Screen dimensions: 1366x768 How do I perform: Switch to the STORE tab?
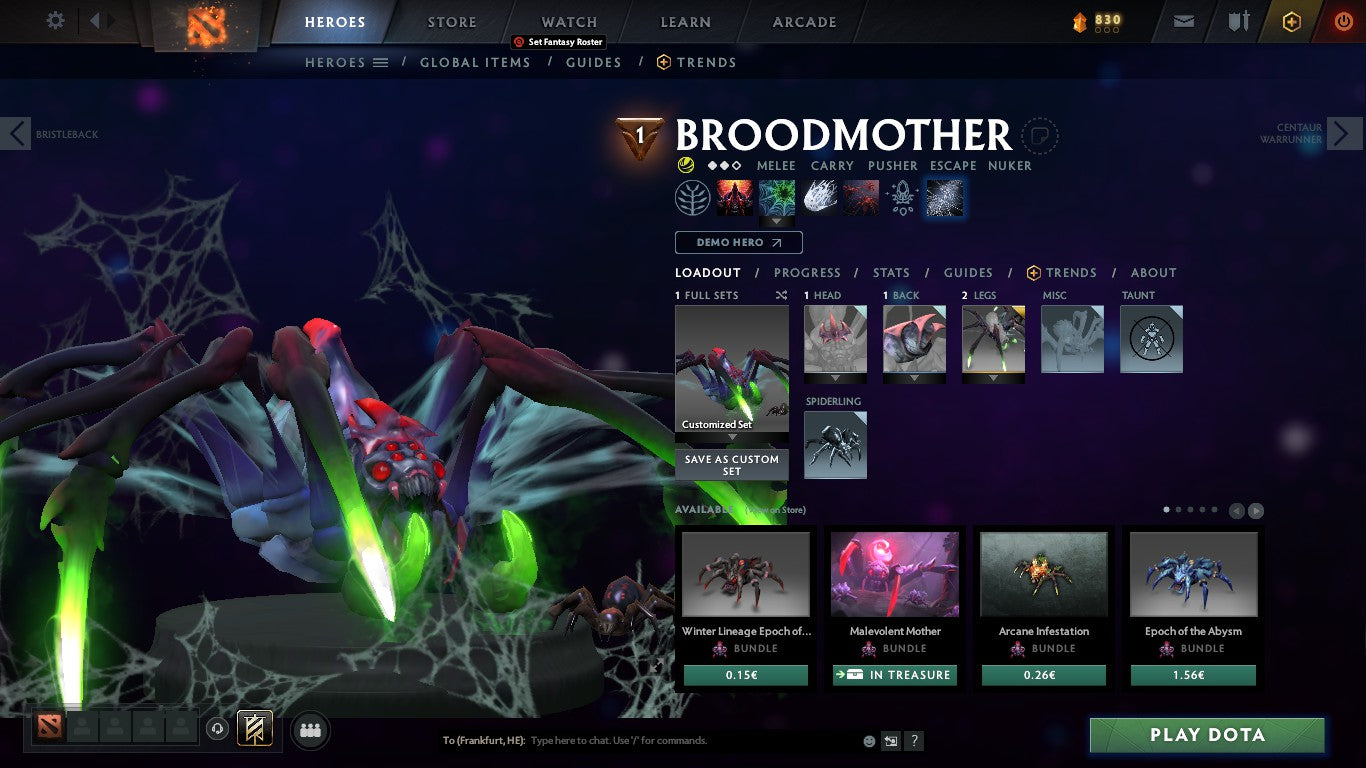[451, 21]
